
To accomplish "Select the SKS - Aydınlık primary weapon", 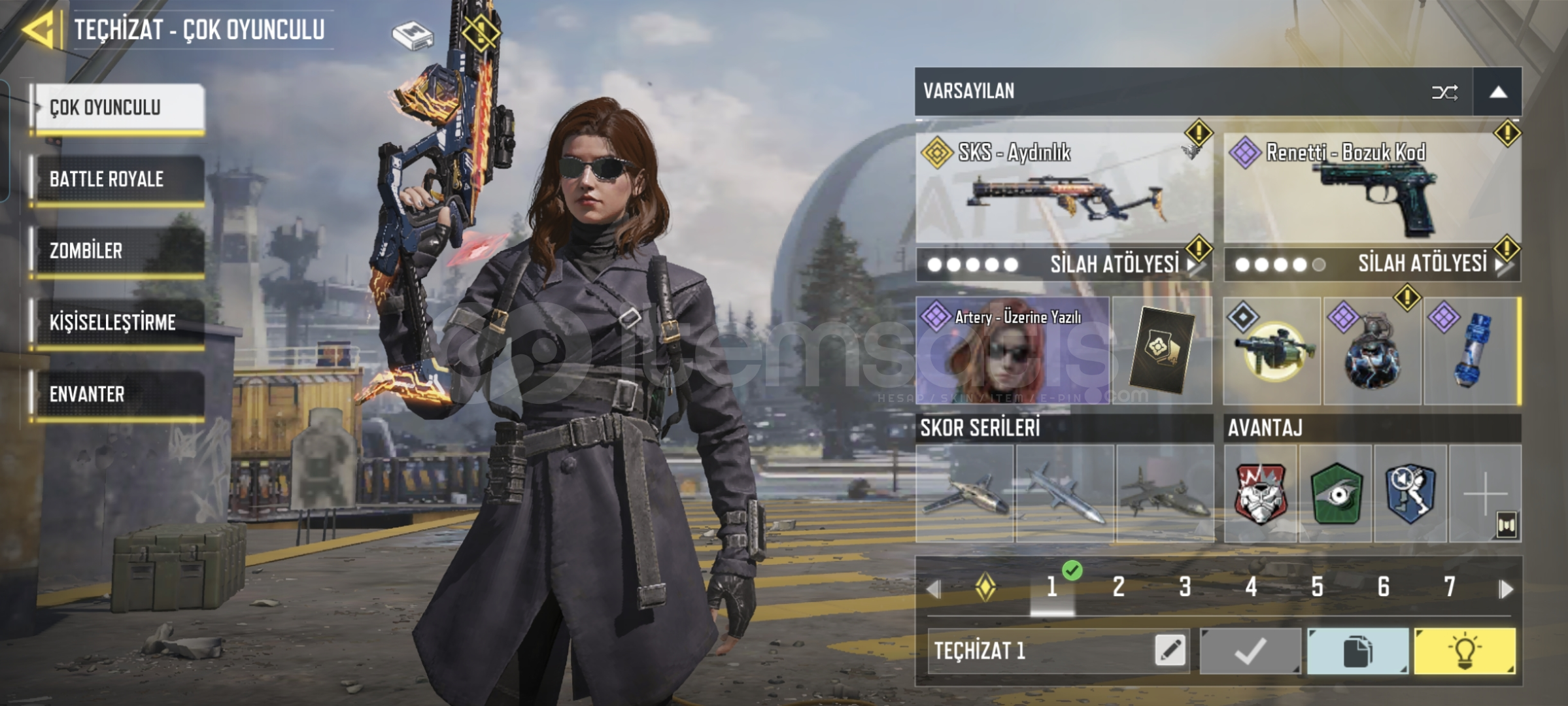I will tap(1064, 188).
